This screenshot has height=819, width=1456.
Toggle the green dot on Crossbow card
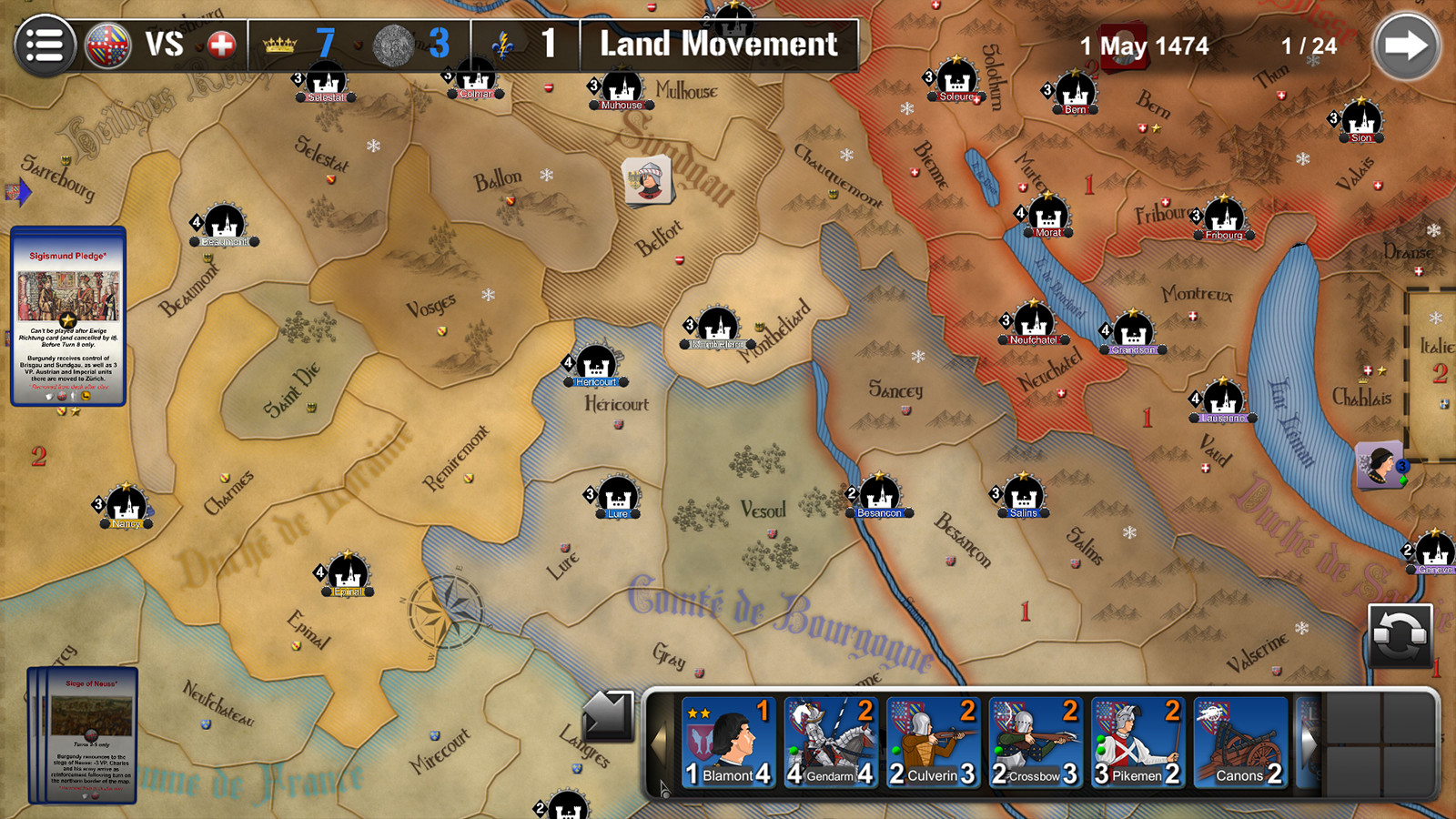(x=1000, y=749)
